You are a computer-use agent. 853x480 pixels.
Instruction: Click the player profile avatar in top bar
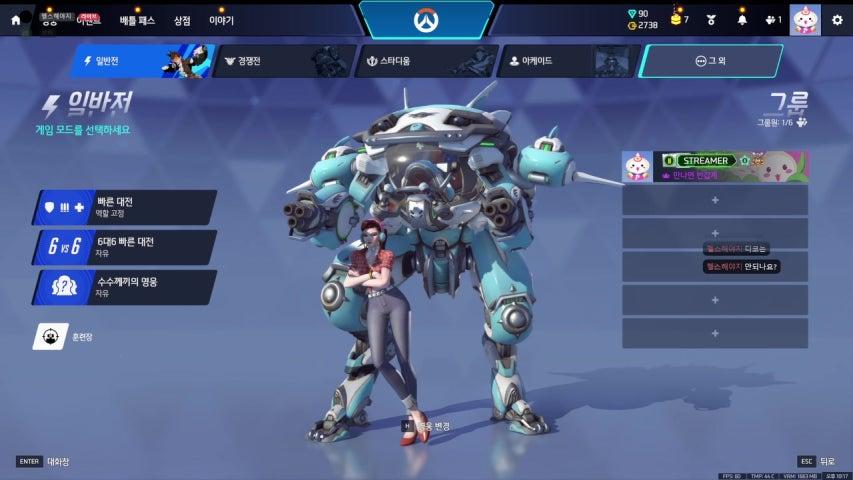coord(804,19)
